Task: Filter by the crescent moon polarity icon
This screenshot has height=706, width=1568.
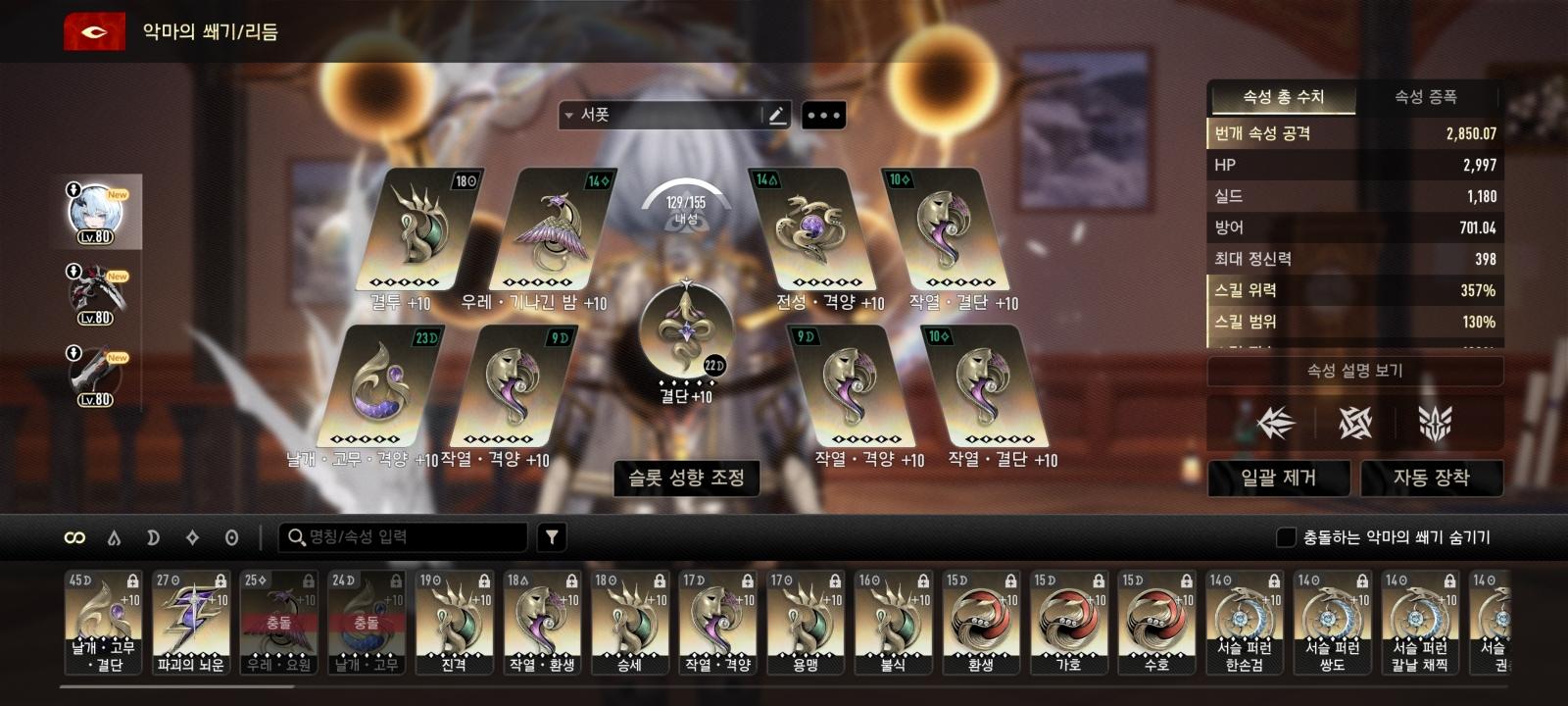Action: pos(153,537)
